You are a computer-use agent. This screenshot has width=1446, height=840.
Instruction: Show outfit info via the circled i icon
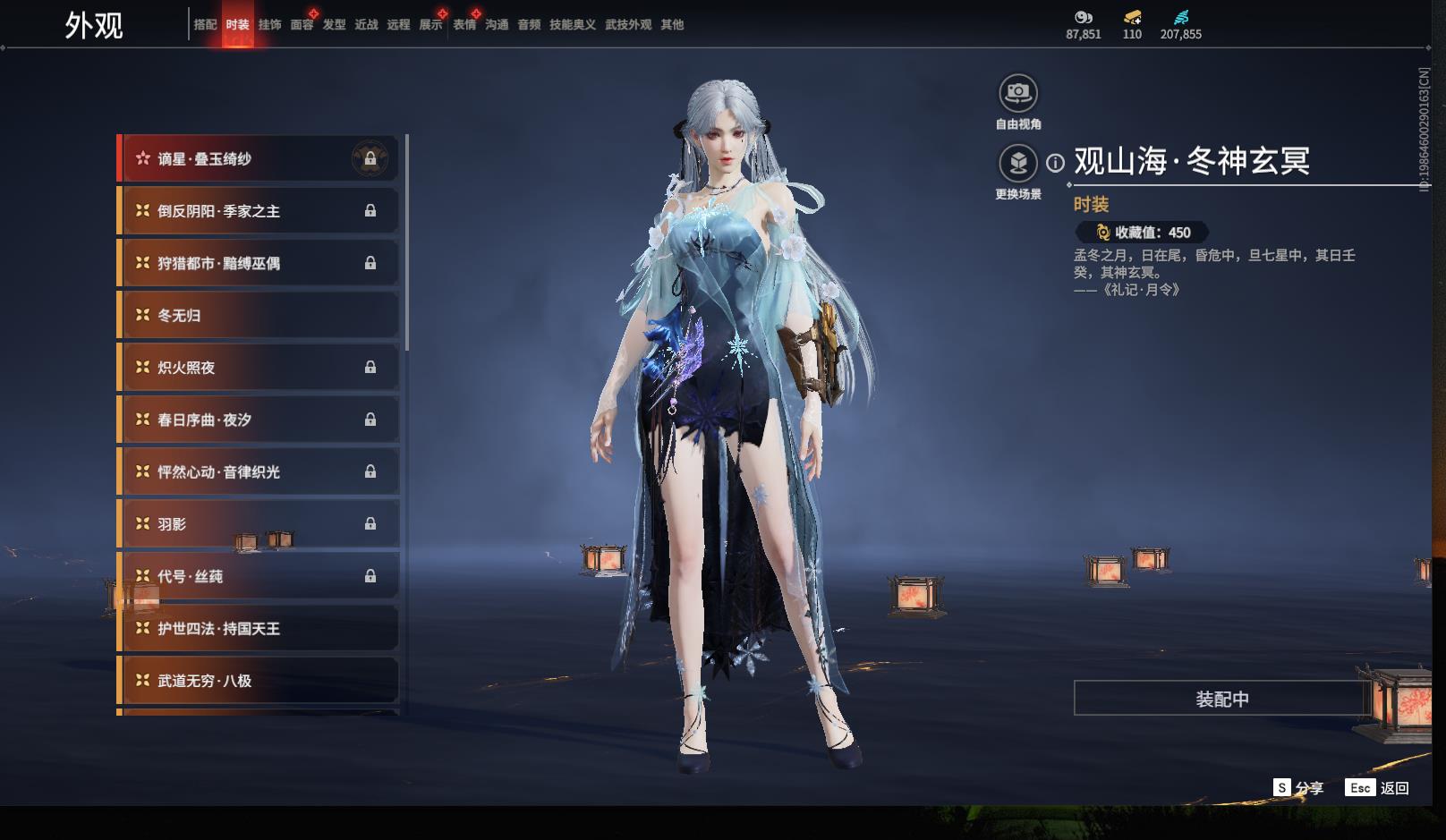pos(1056,163)
